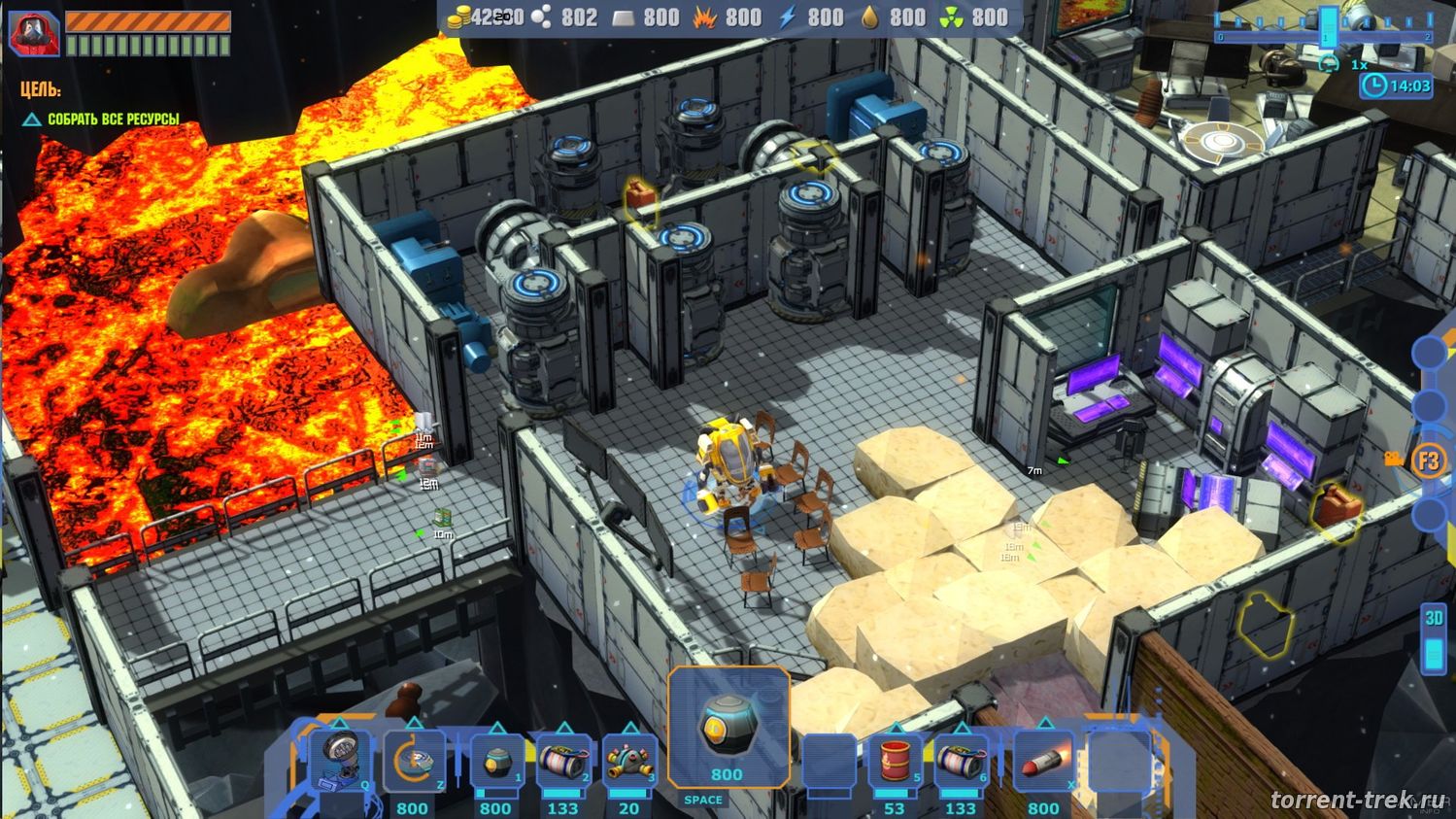Choose the dynamite bundle in slot 6
This screenshot has height=819, width=1456.
[x=961, y=761]
